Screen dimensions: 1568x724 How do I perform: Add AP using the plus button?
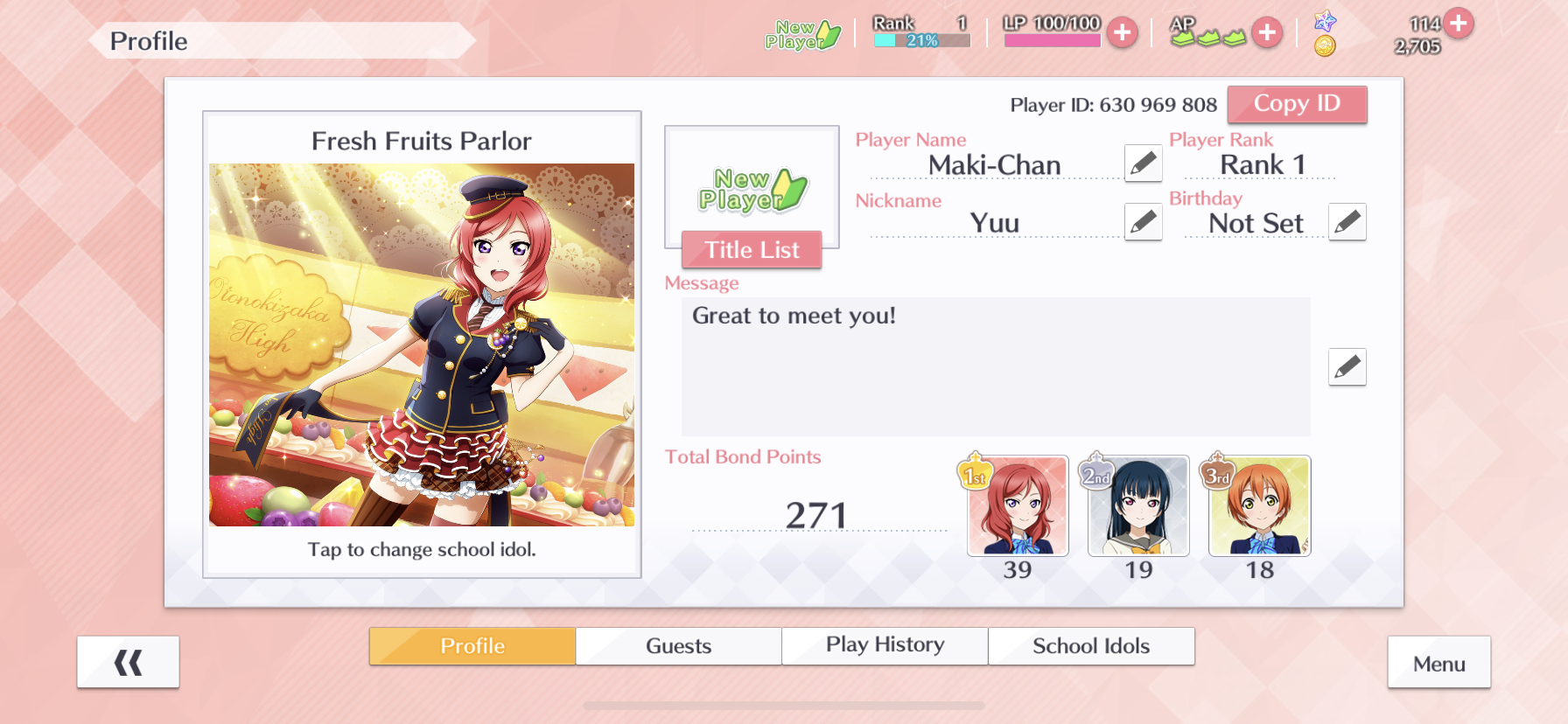pos(1266,33)
